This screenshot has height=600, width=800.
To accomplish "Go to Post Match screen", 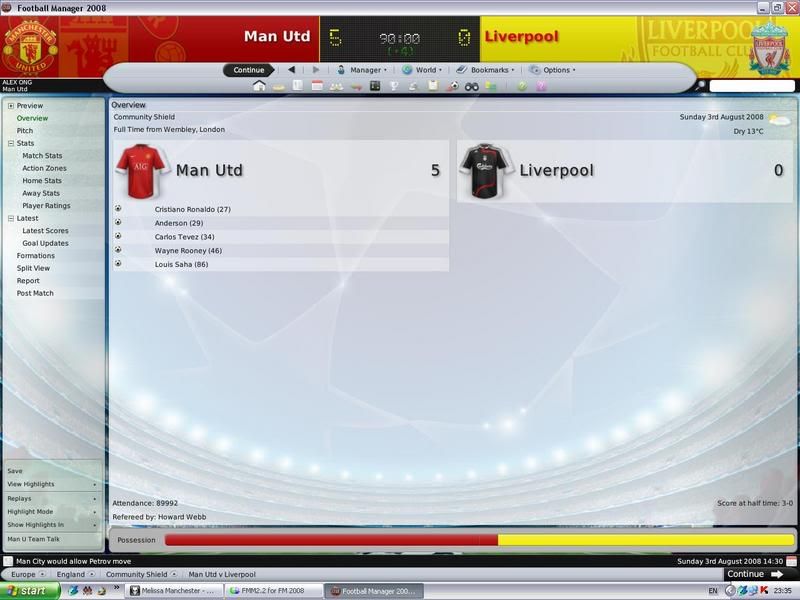I will [x=35, y=293].
